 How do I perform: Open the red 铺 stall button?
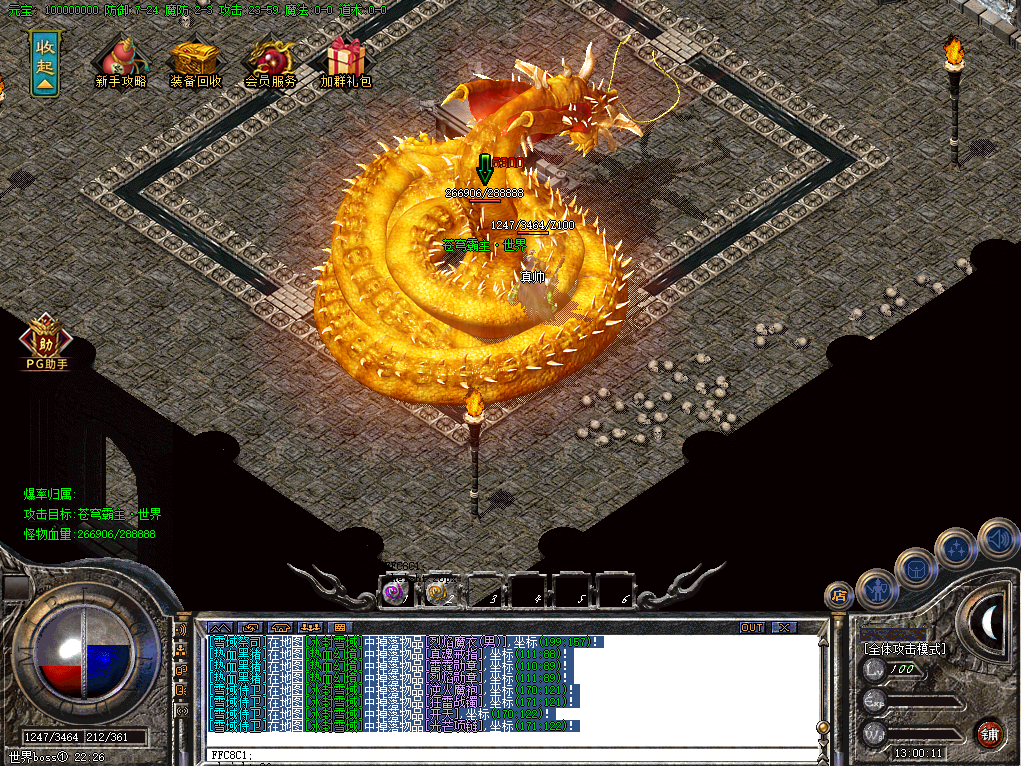coord(989,733)
